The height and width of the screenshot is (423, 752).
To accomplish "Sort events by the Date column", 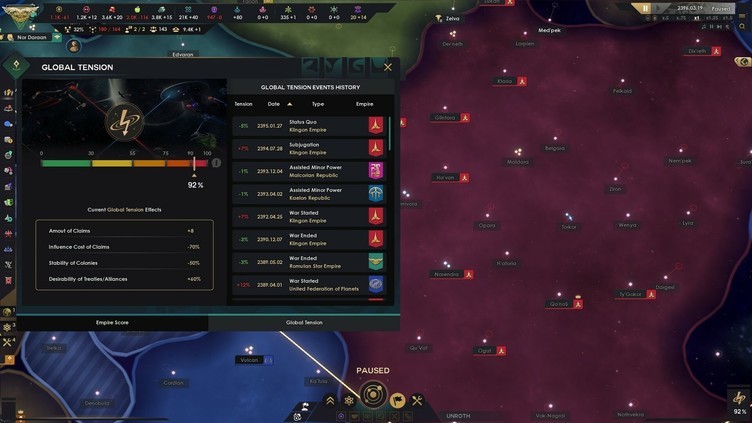I will [x=275, y=104].
